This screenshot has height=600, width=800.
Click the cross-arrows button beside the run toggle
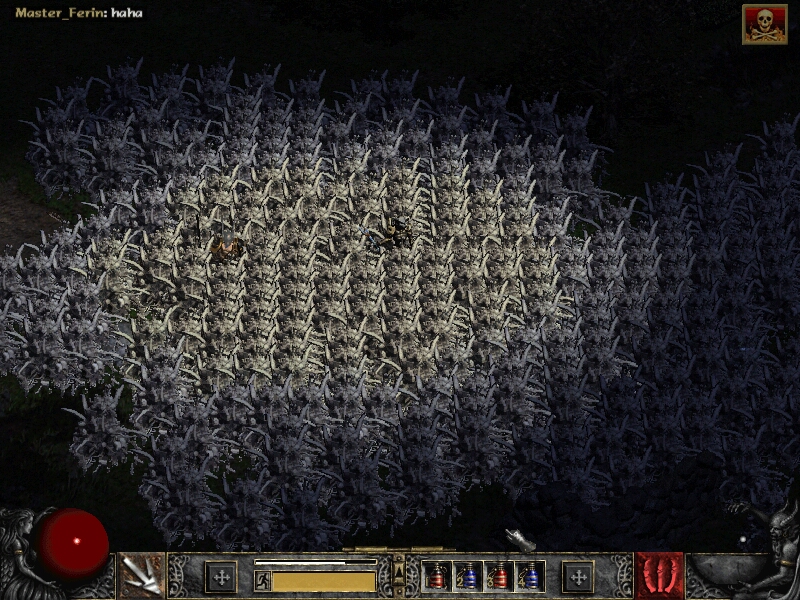[221, 577]
